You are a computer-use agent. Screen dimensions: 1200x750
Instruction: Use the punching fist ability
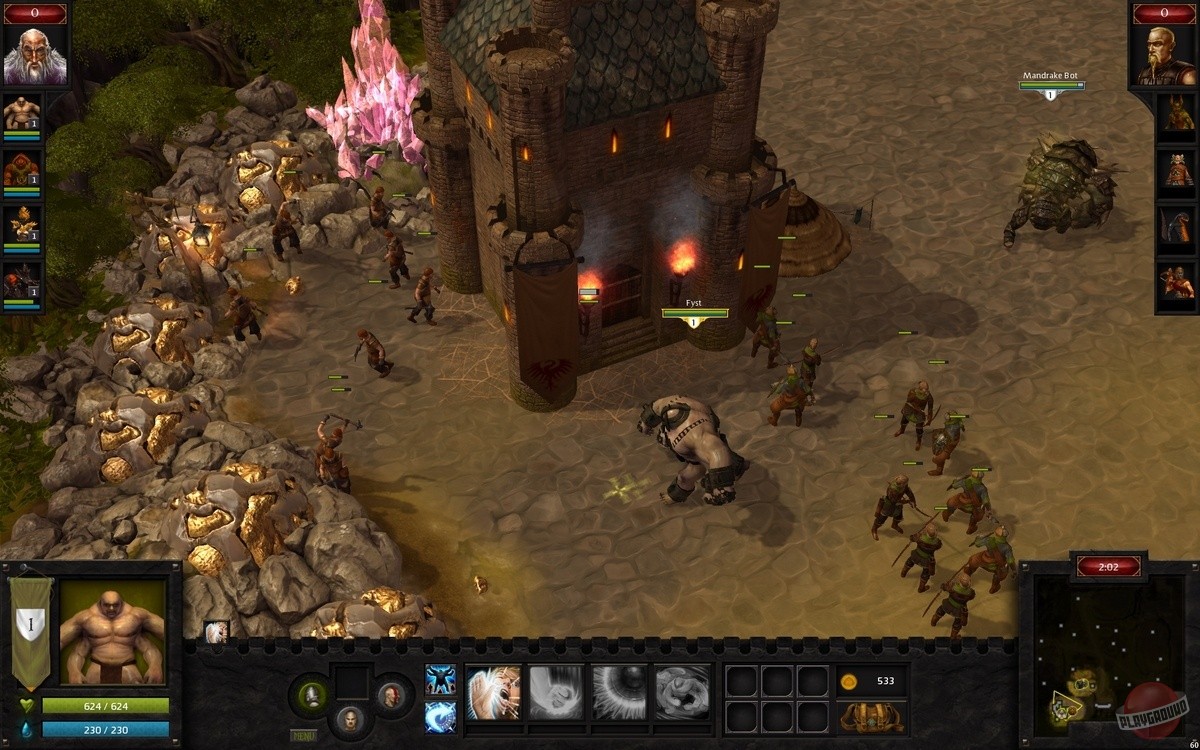click(555, 692)
